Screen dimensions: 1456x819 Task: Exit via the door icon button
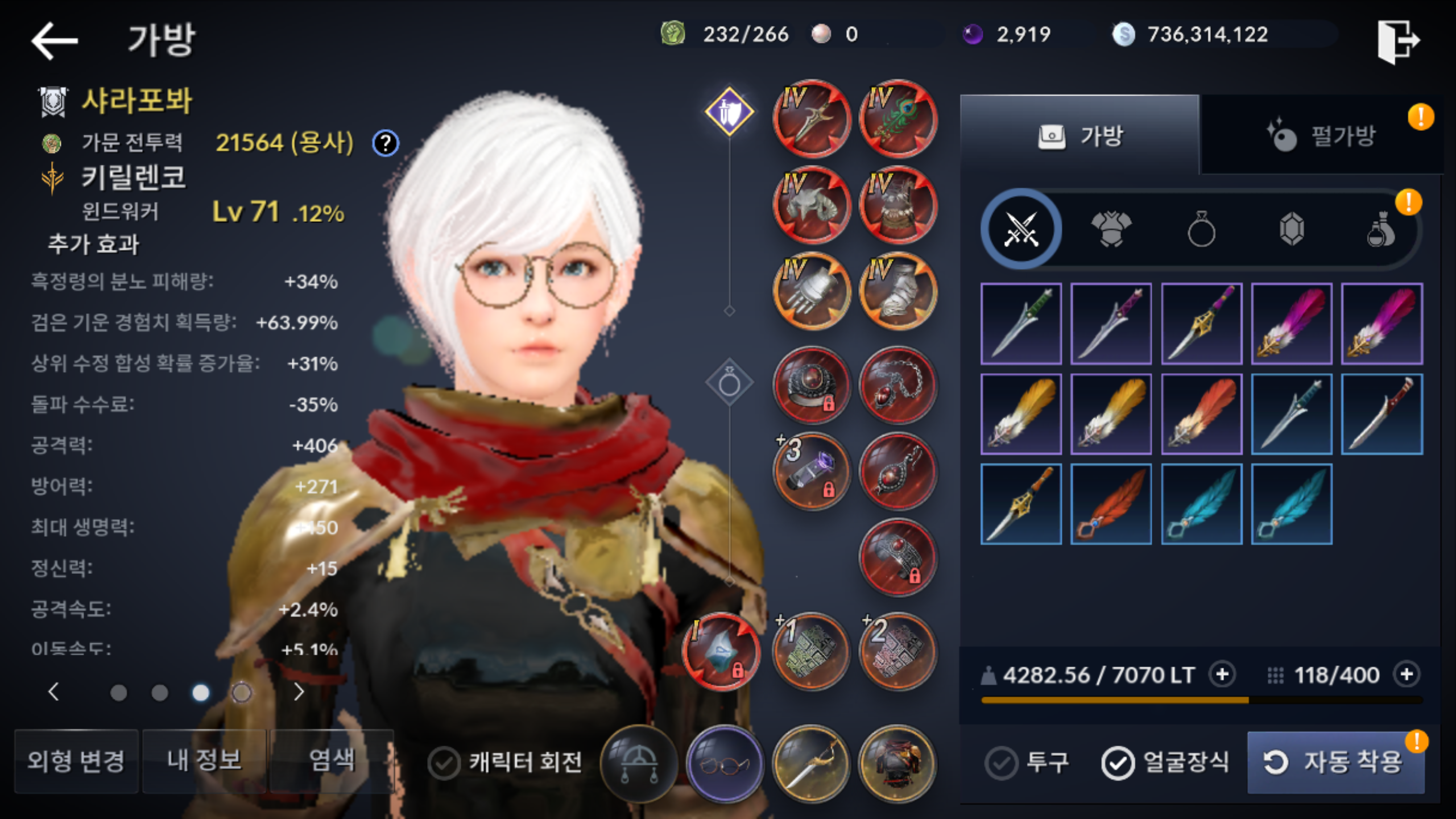point(1397,41)
